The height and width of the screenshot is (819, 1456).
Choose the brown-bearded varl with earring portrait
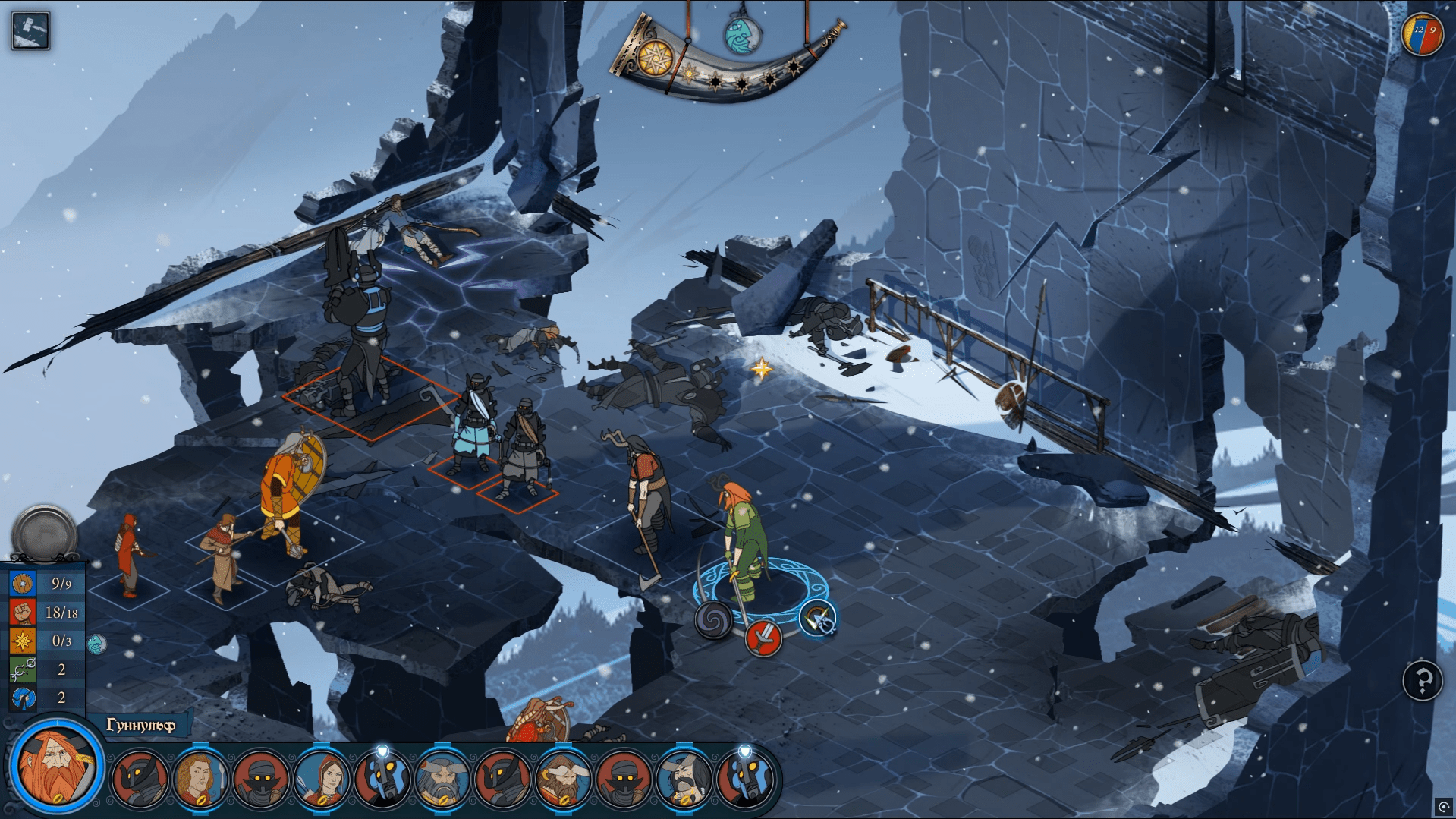click(x=563, y=780)
